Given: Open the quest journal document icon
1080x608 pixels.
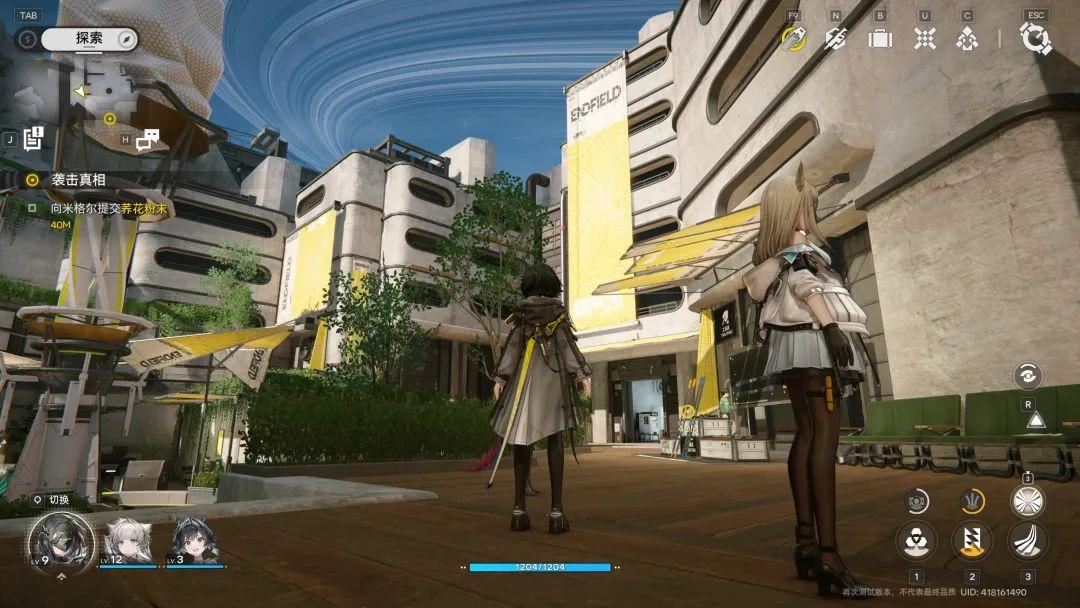Looking at the screenshot, I should (x=34, y=139).
